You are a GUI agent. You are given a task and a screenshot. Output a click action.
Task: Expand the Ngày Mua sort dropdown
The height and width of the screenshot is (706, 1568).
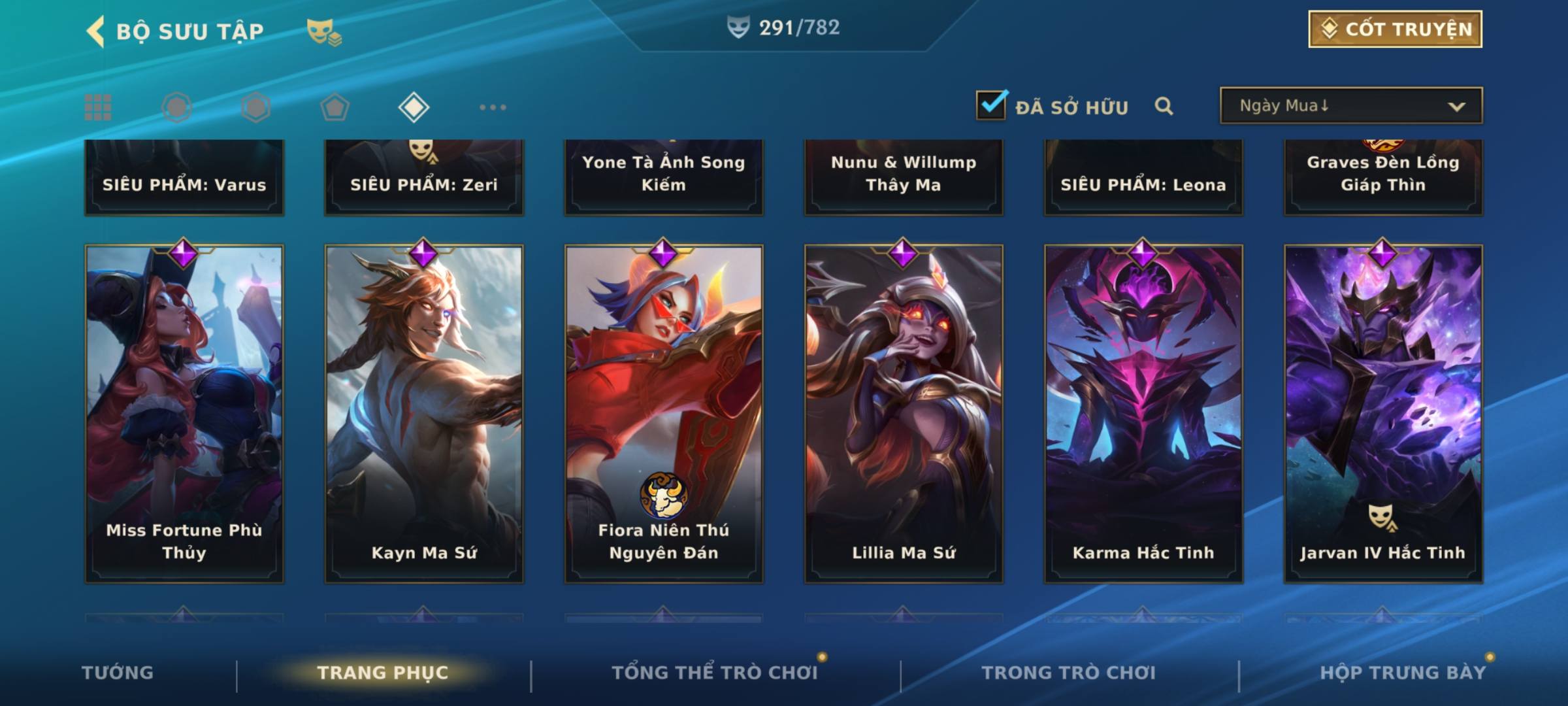click(x=1351, y=106)
